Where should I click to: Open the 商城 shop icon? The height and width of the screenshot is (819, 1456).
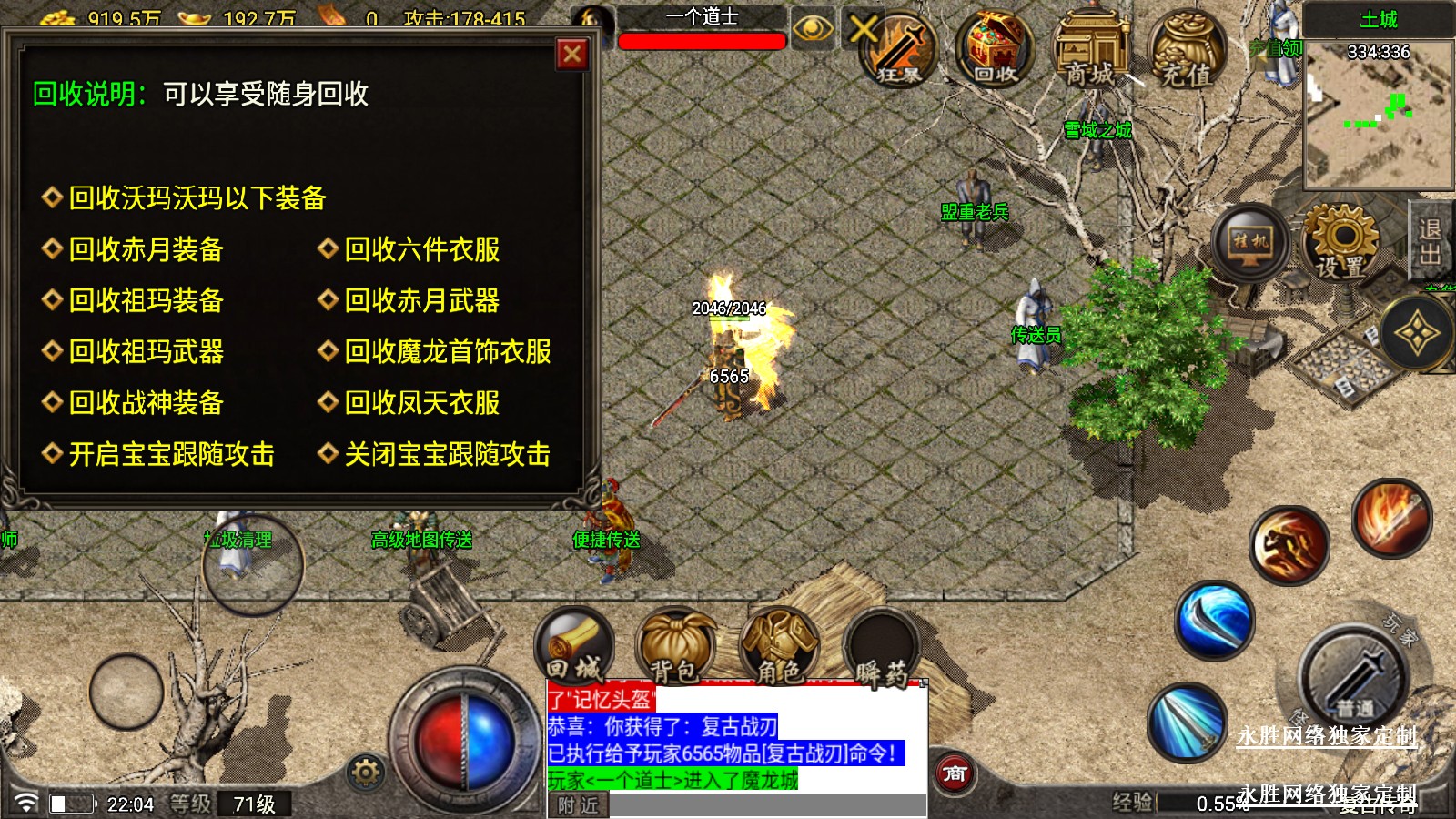click(x=1090, y=51)
